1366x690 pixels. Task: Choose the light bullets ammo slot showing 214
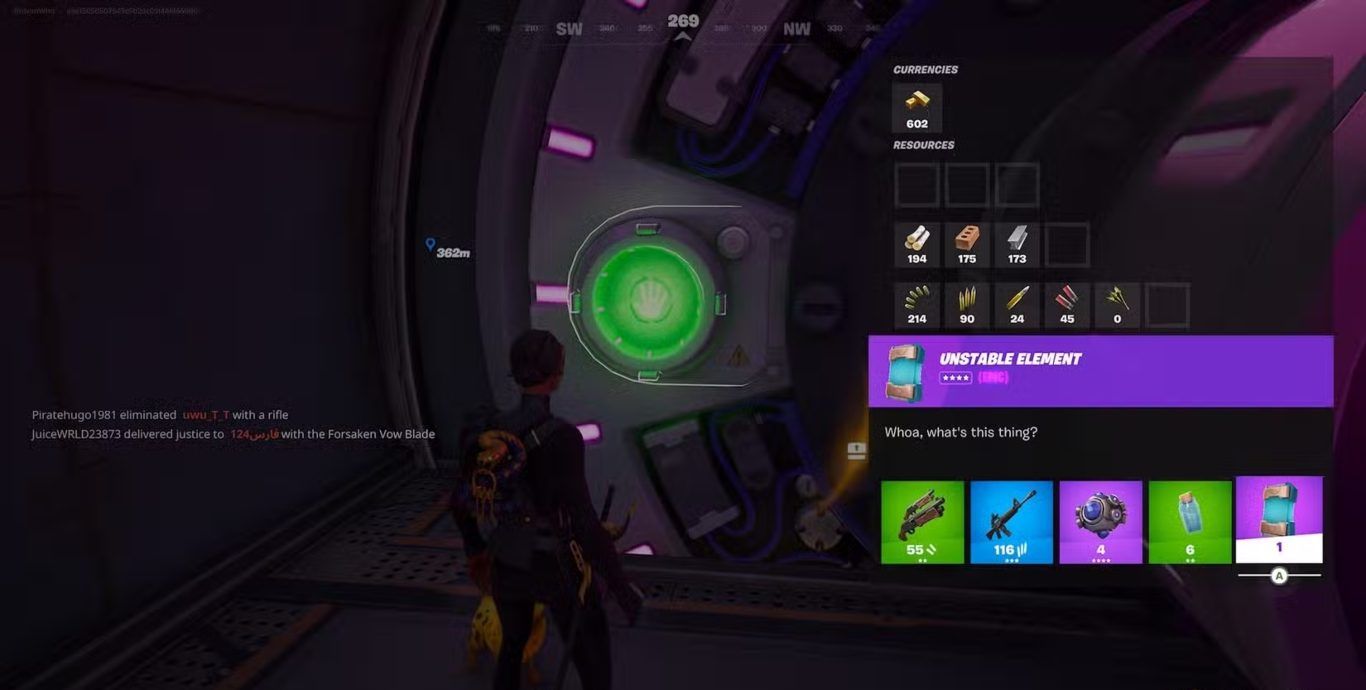coord(917,305)
